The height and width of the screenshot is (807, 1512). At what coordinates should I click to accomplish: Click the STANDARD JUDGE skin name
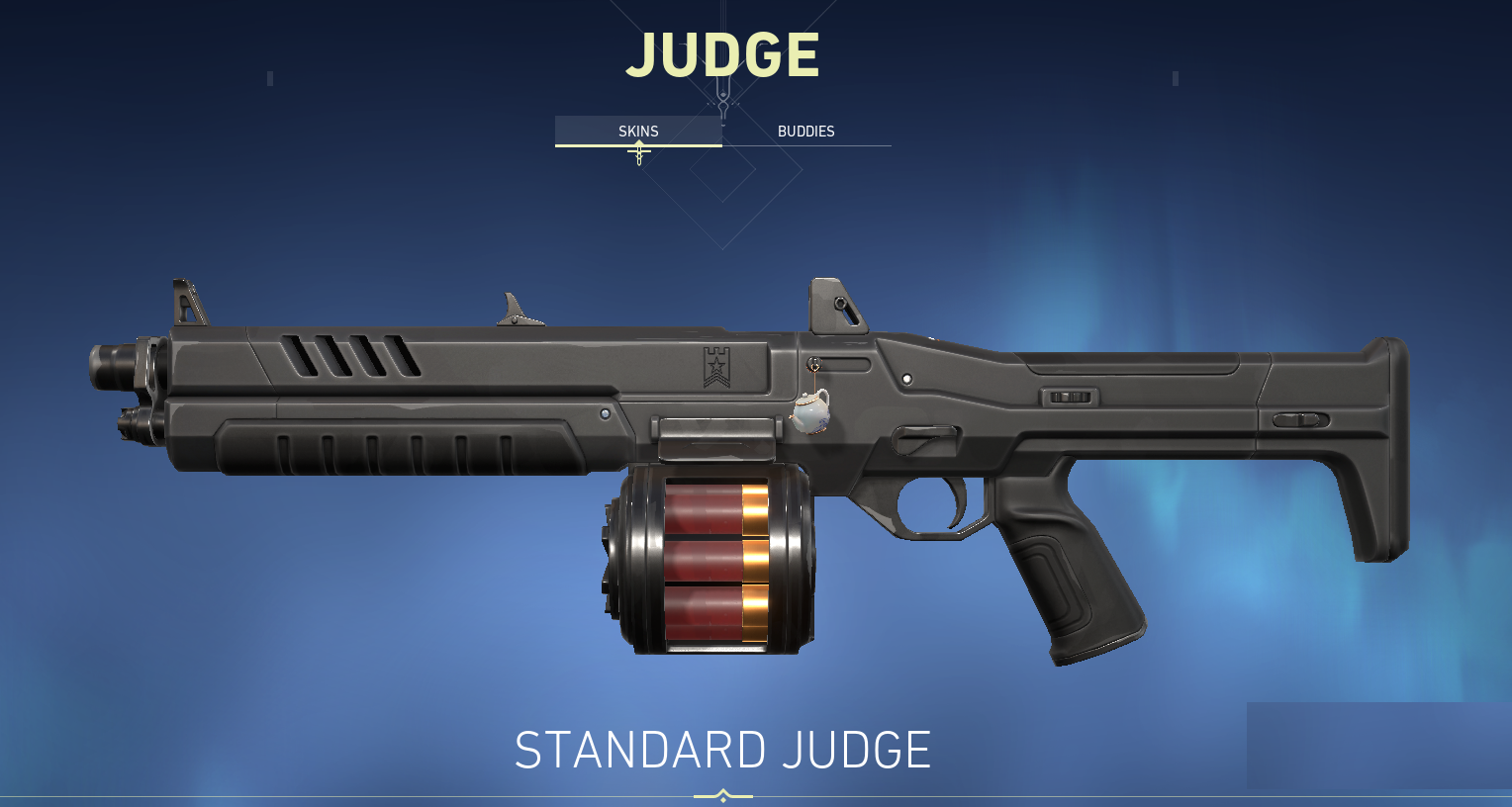721,749
